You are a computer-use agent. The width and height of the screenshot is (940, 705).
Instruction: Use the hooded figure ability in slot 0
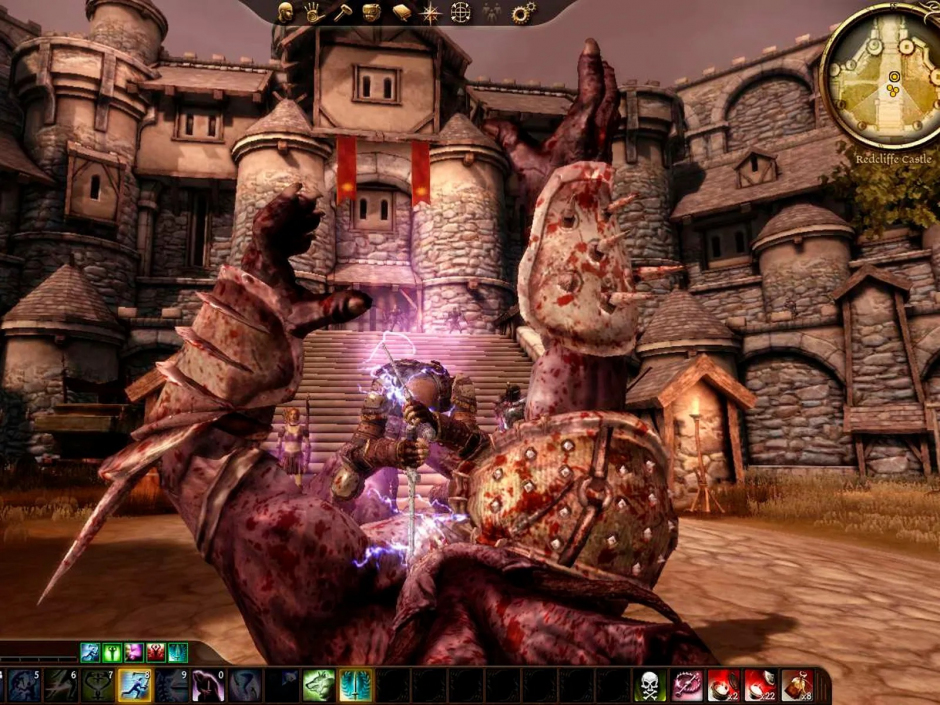coord(208,685)
